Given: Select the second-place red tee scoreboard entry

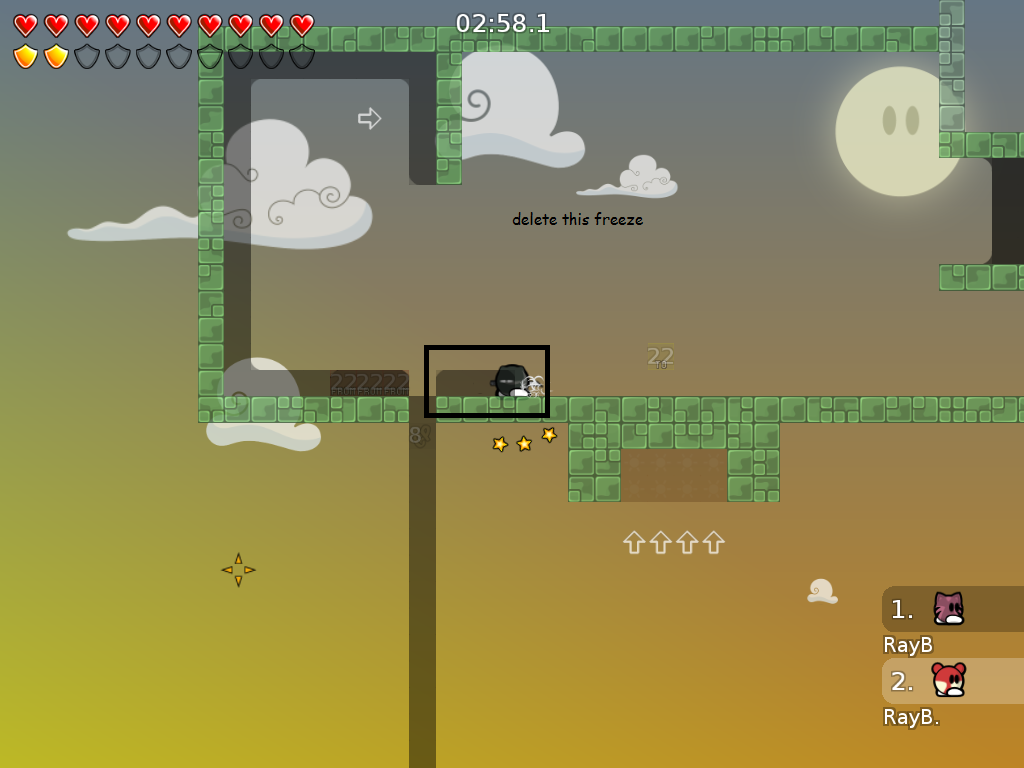Looking at the screenshot, I should coord(950,681).
